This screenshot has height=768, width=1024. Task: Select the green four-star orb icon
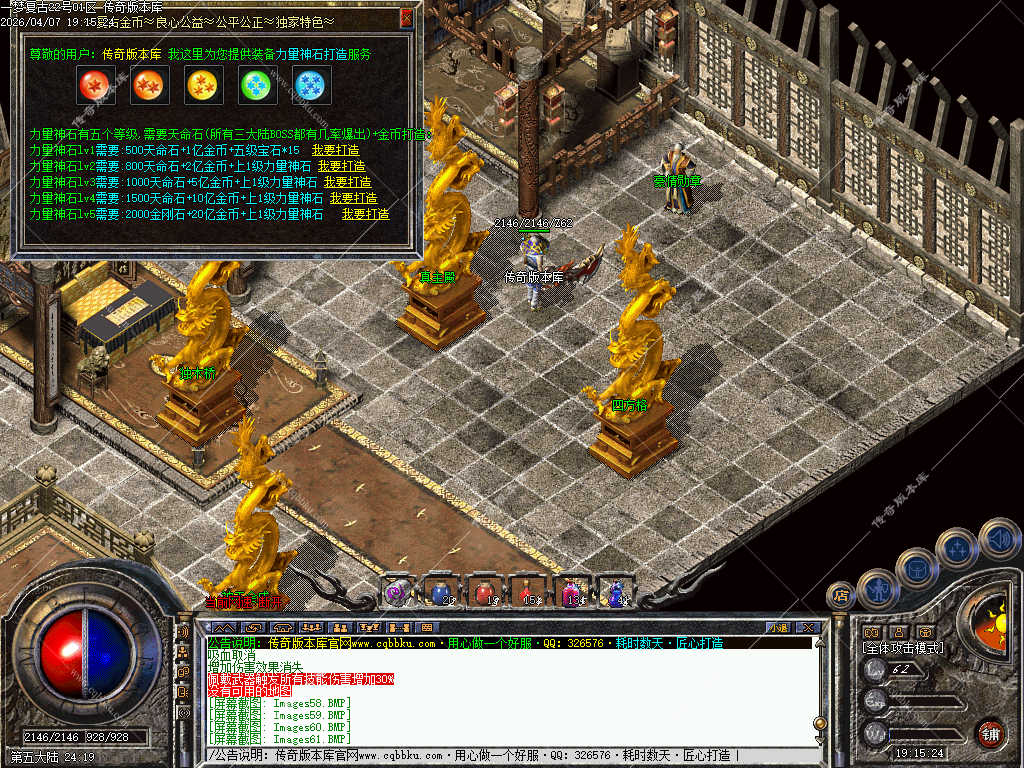[x=258, y=87]
